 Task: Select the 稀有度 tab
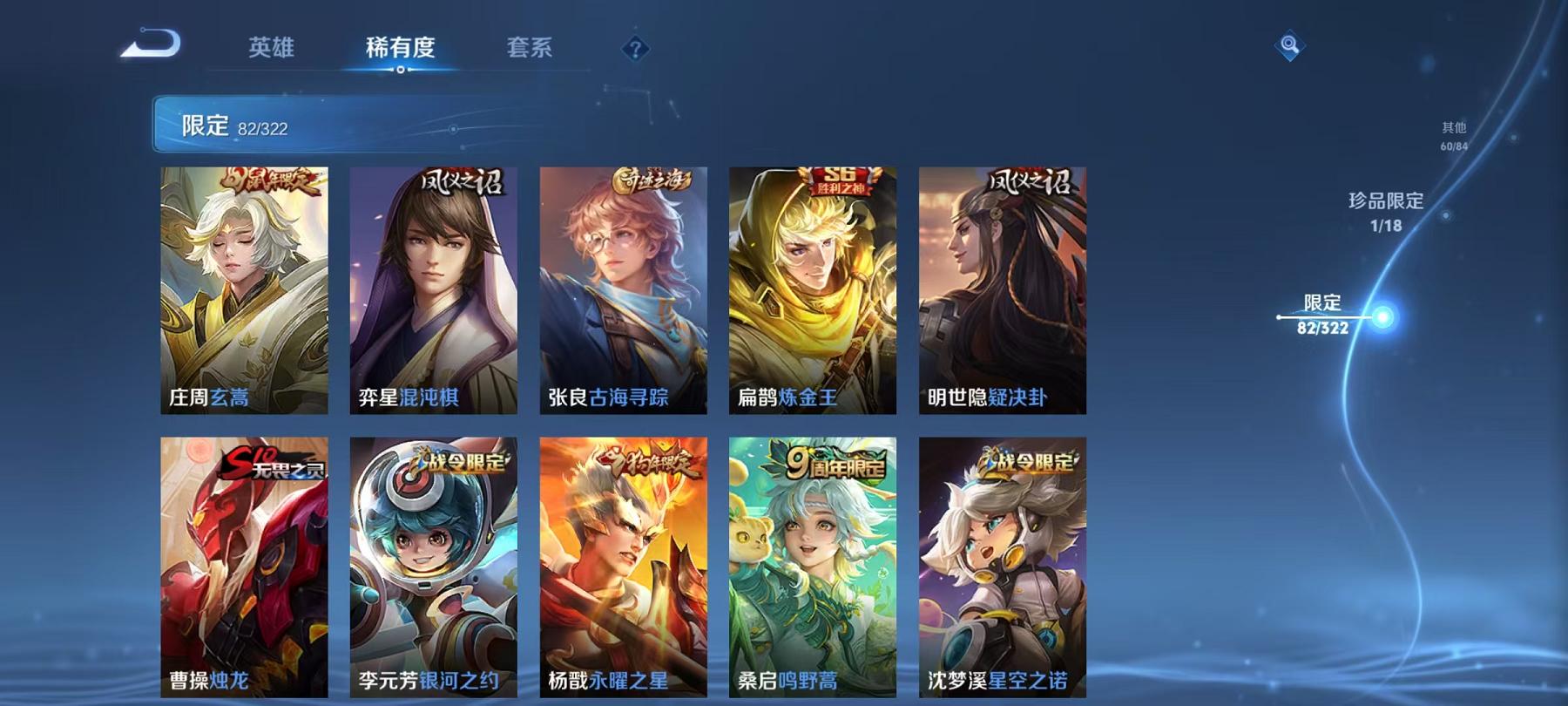pyautogui.click(x=401, y=49)
